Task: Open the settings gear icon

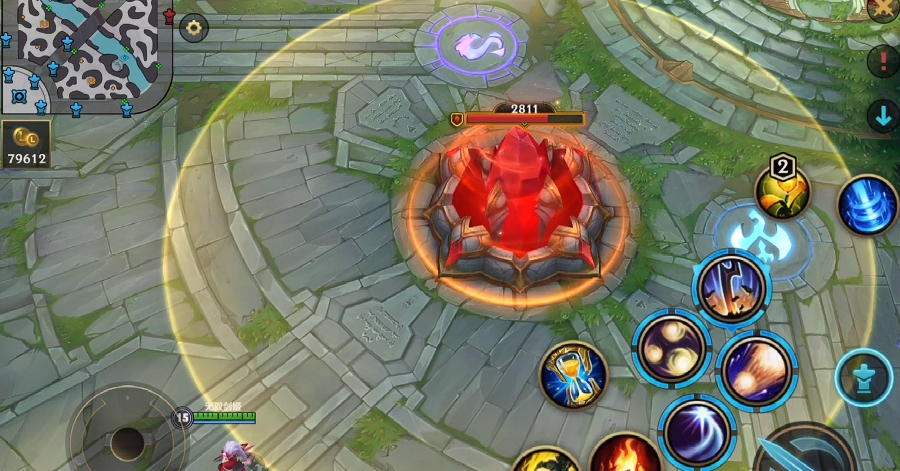Action: pos(193,28)
